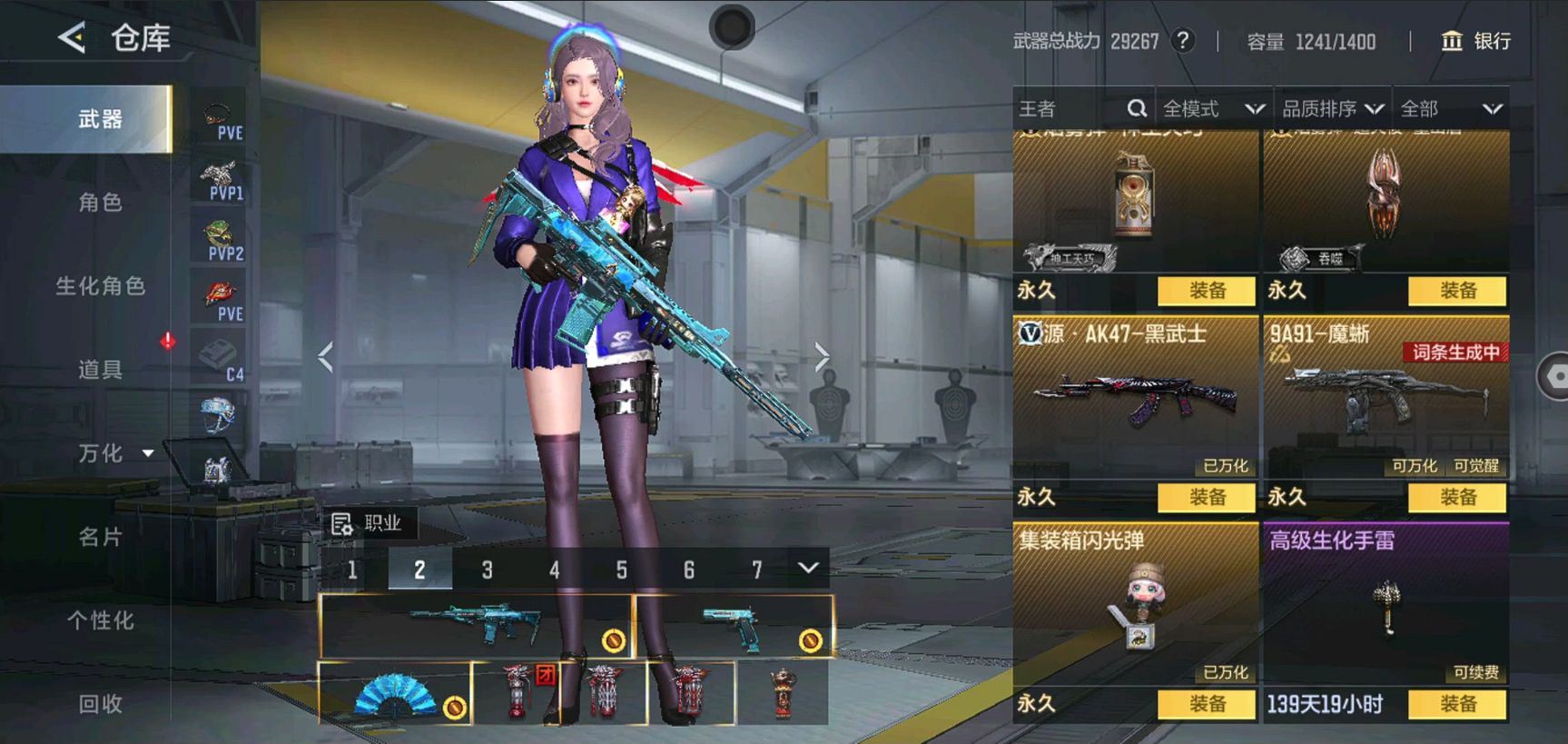Rotate to next character view with right arrow

(x=822, y=357)
